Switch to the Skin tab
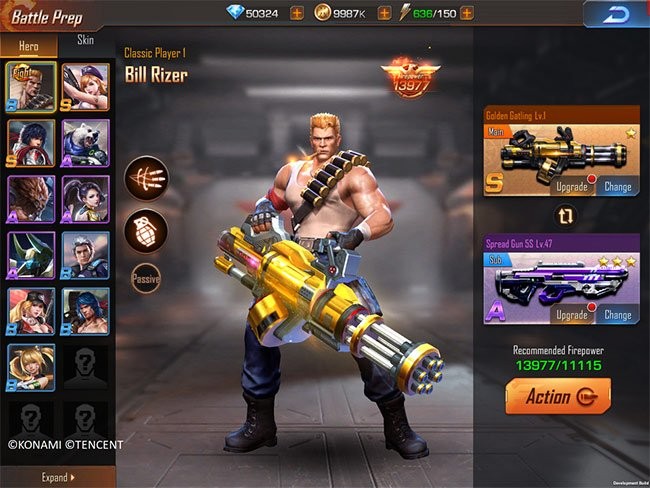 [85, 41]
